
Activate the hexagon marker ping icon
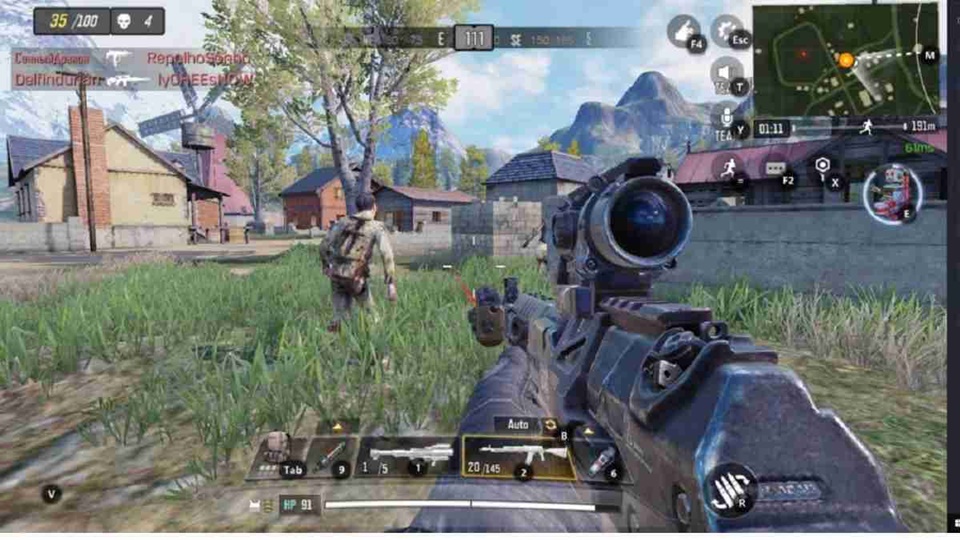[x=822, y=164]
